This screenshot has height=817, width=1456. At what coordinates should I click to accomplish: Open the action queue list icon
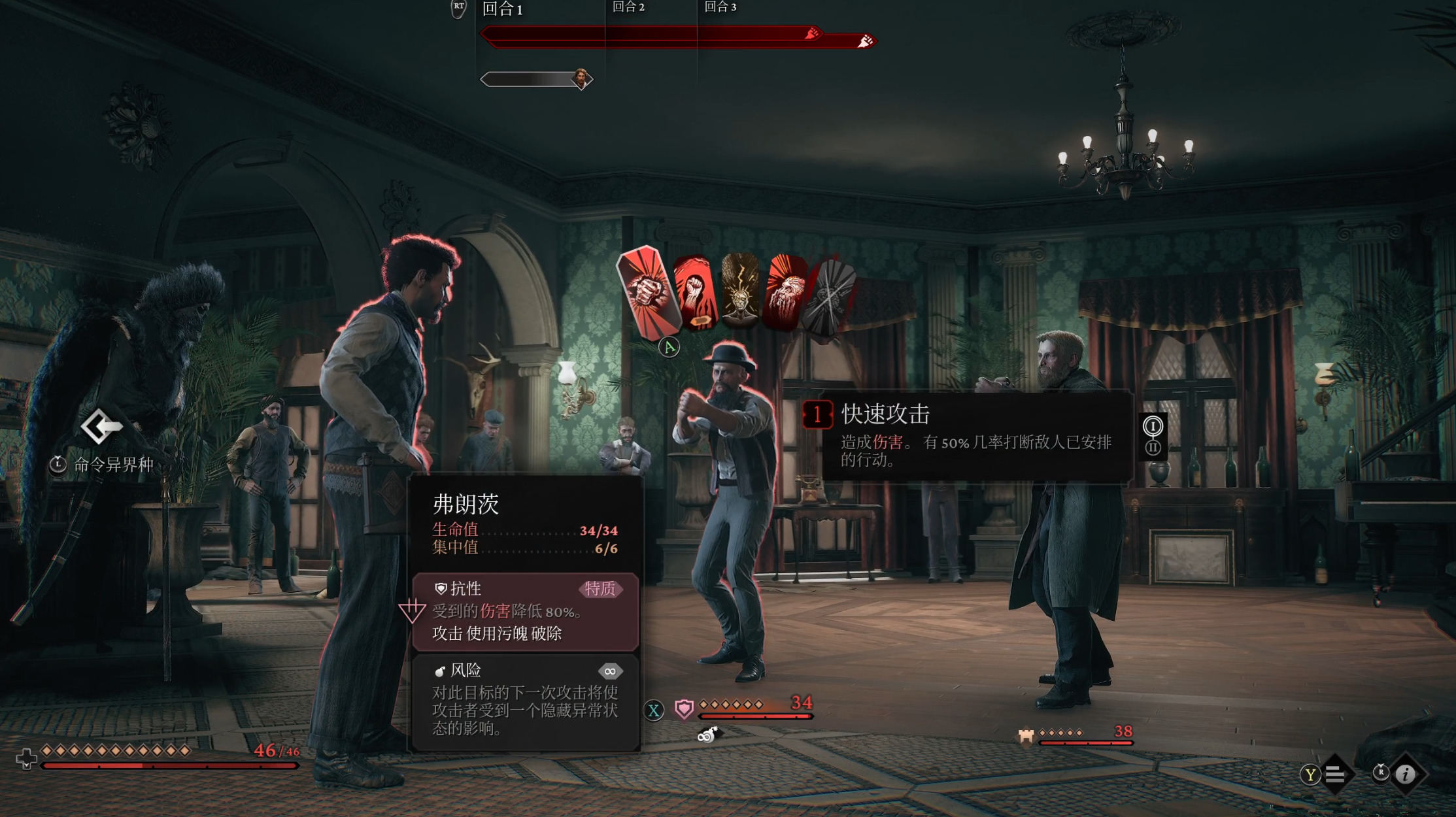(1335, 775)
